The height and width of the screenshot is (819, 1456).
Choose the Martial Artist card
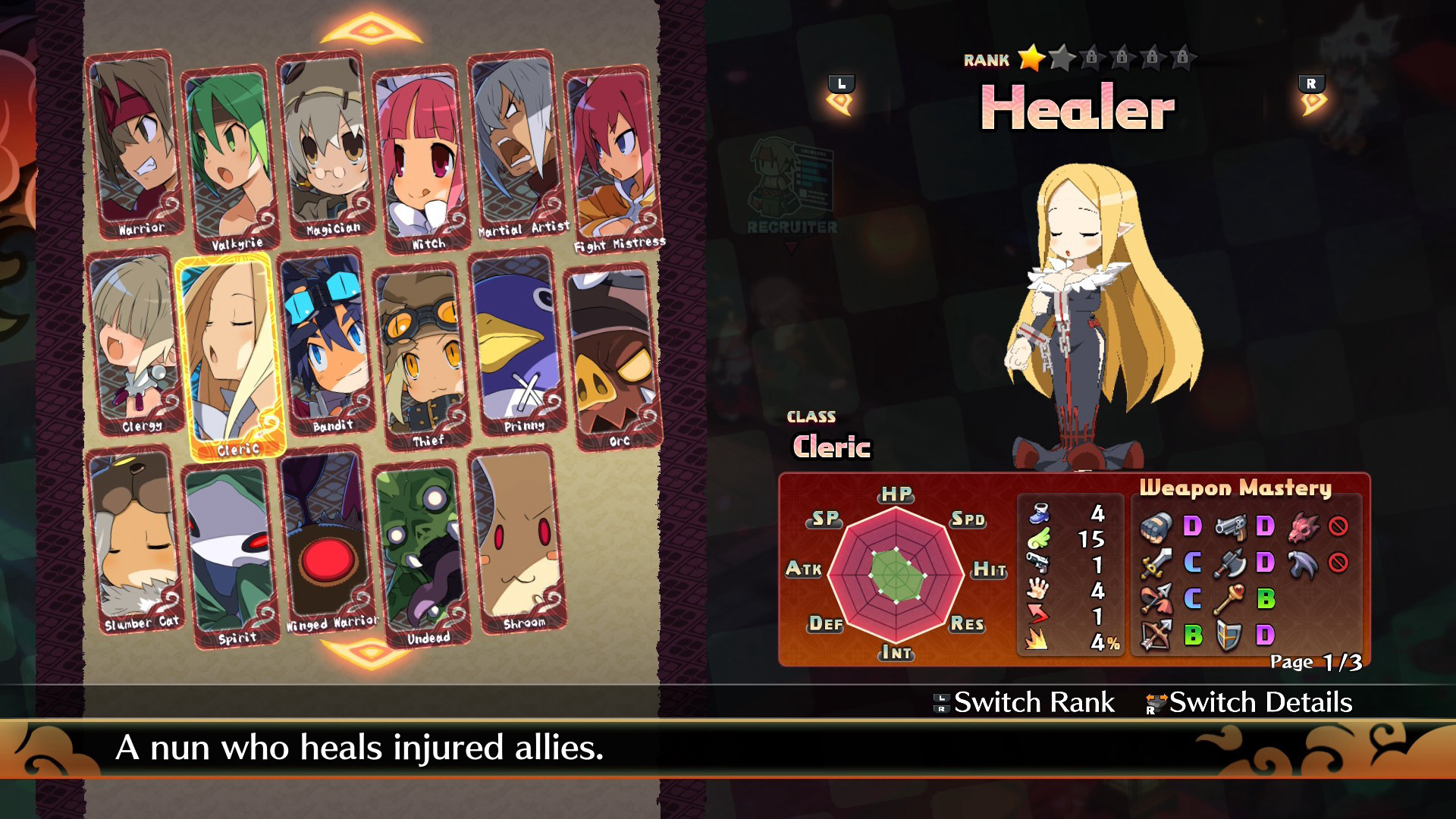[x=516, y=144]
